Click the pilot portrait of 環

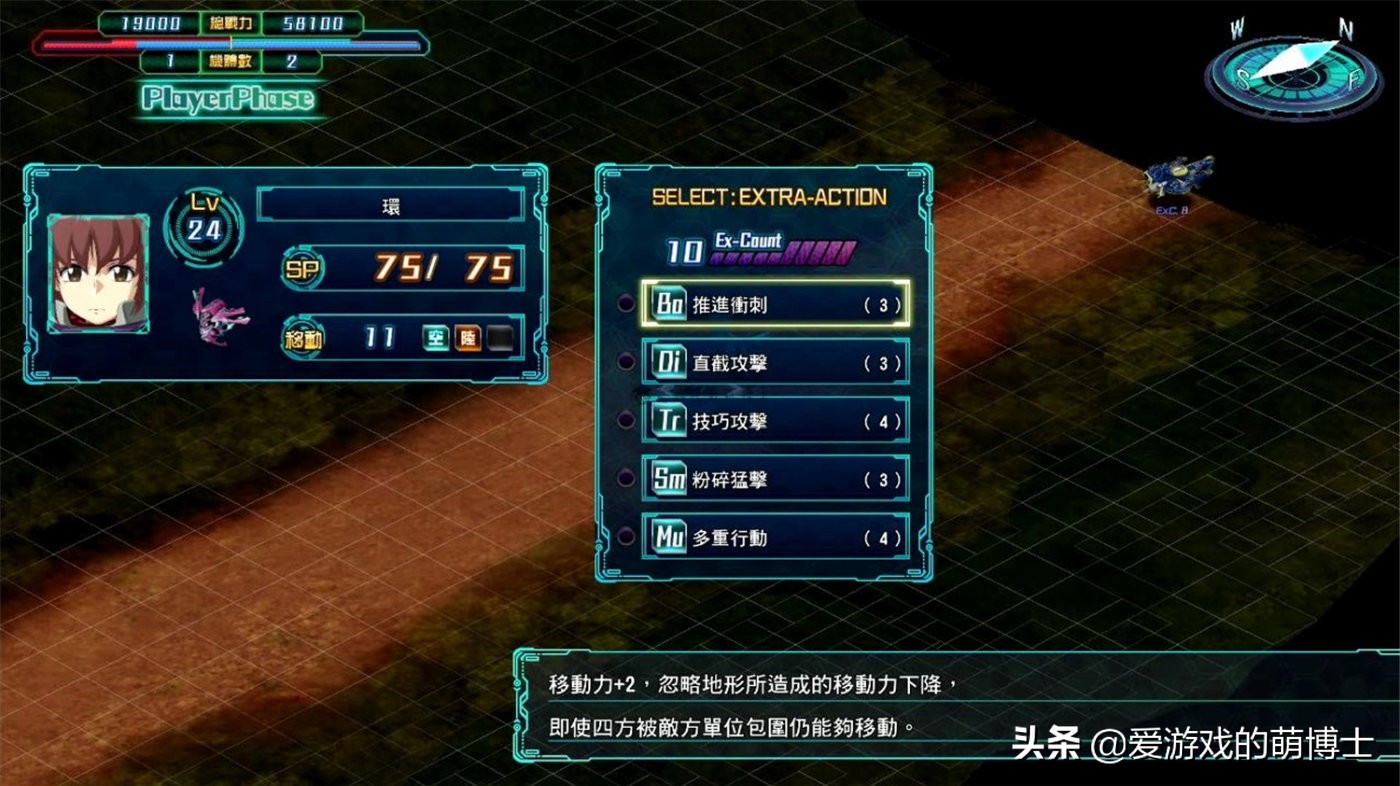pos(98,272)
